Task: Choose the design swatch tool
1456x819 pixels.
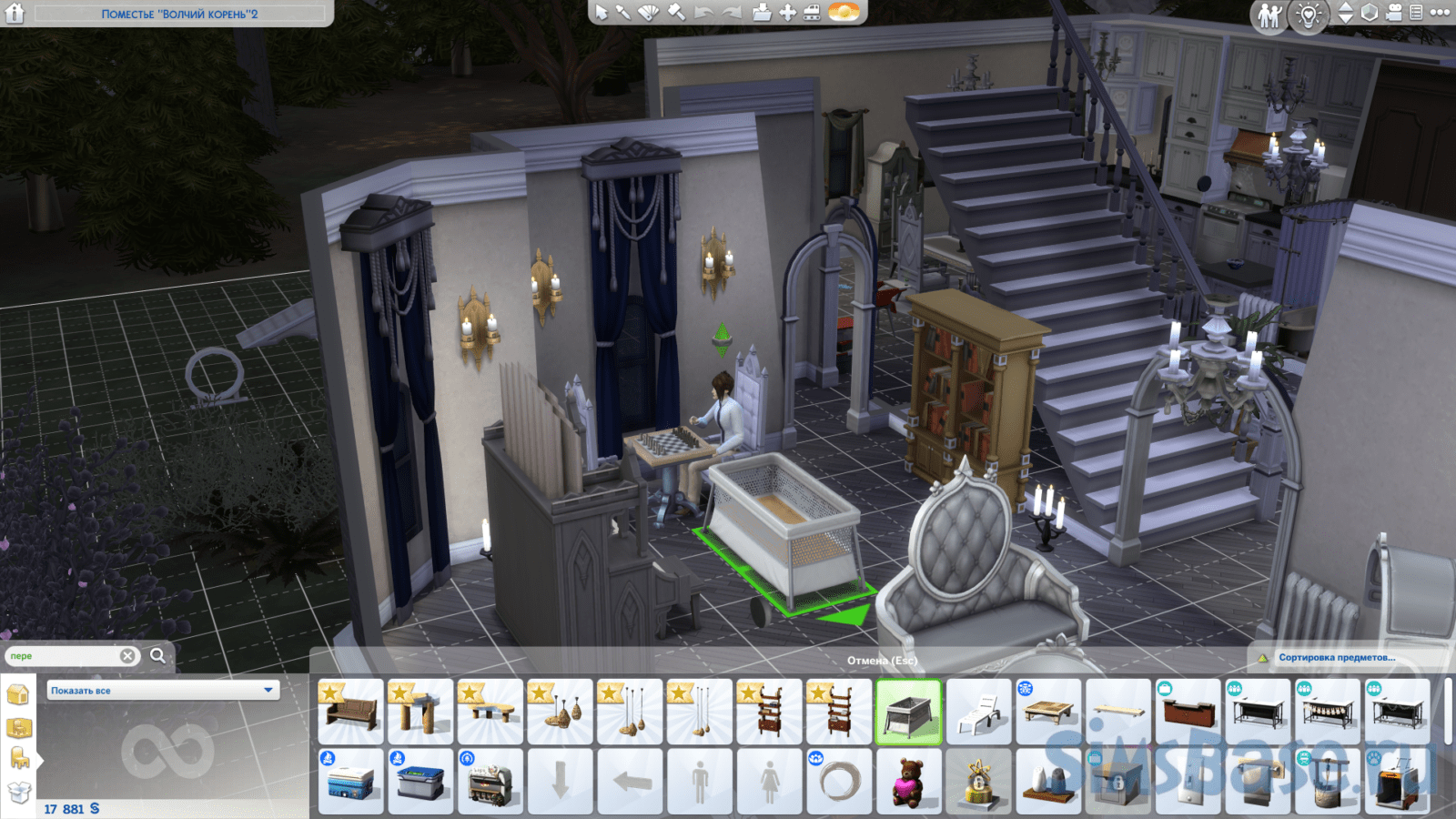Action: pos(648,13)
